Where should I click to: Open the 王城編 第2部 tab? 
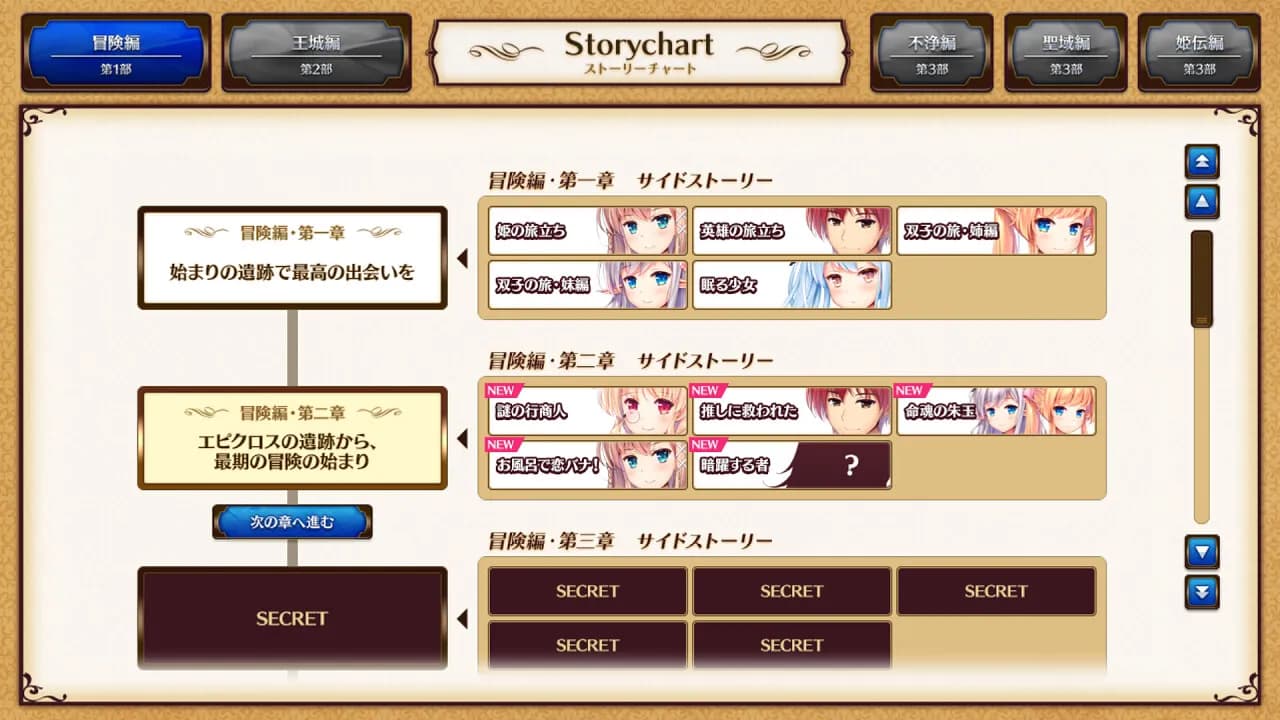point(317,53)
